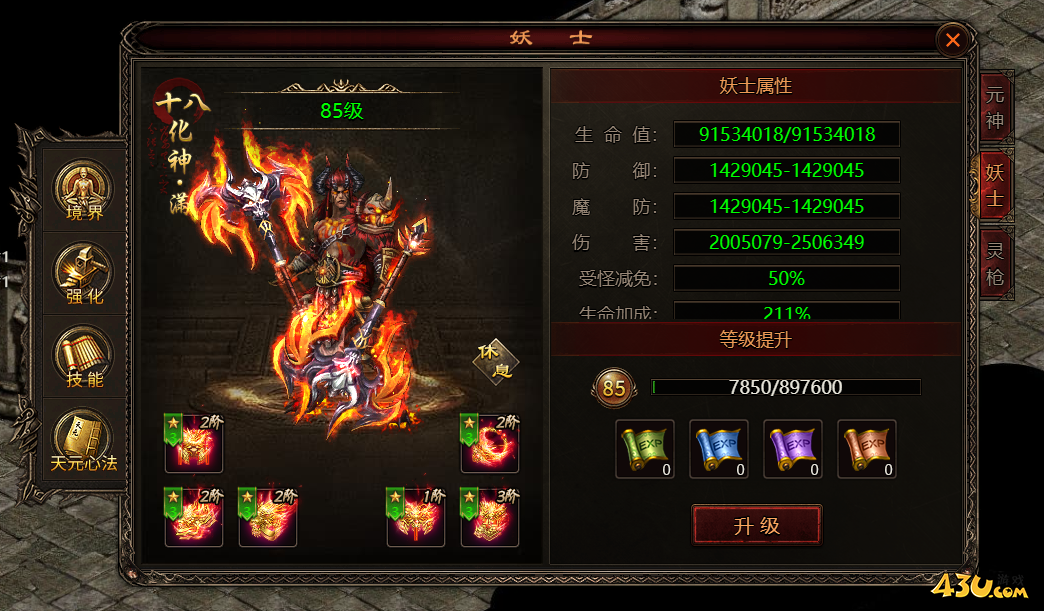Close the 妖士 panel
Image resolution: width=1044 pixels, height=611 pixels.
[952, 40]
